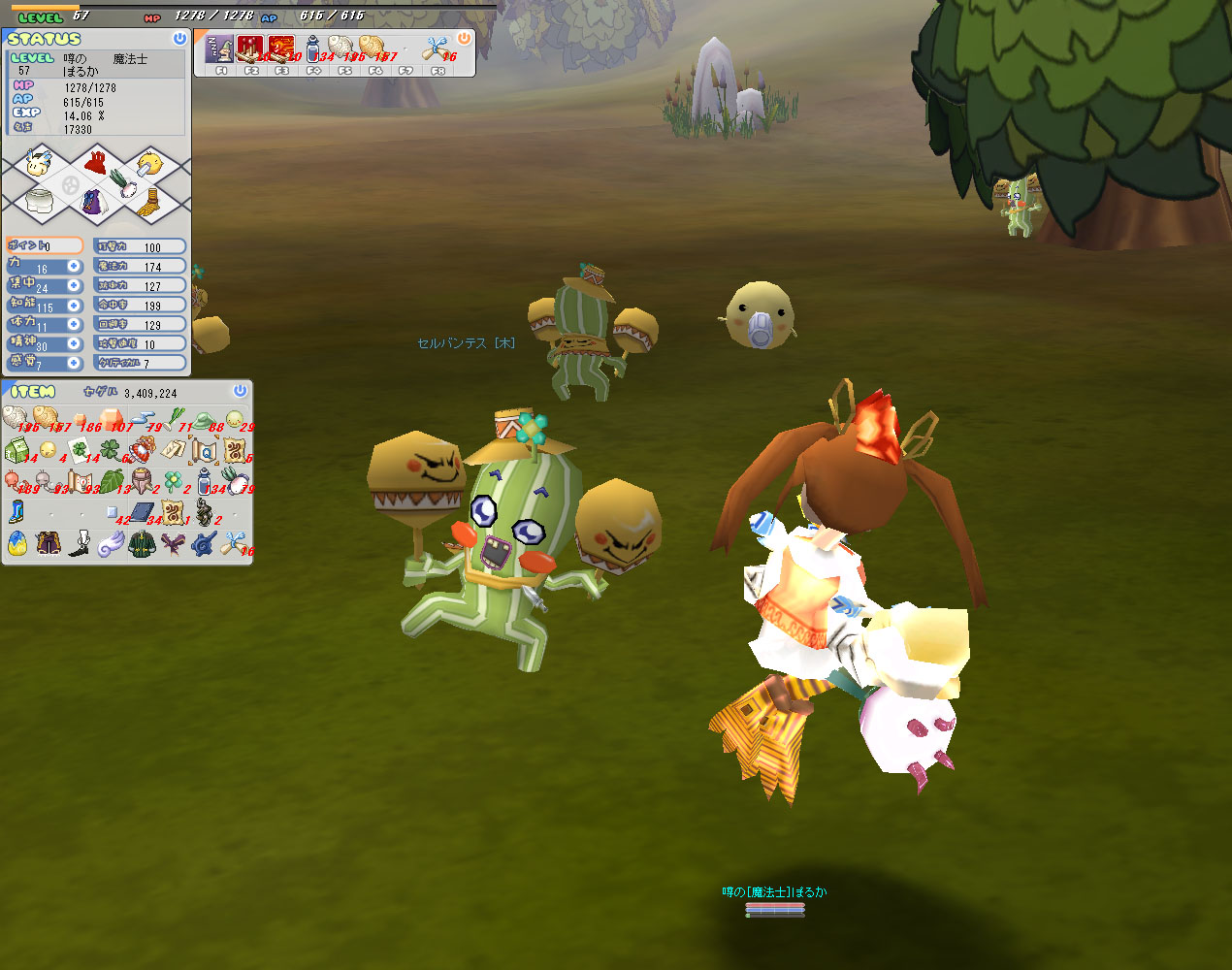Viewport: 1232px width, 970px height.
Task: Select the blue-yellow egg in inventory
Action: coord(16,543)
